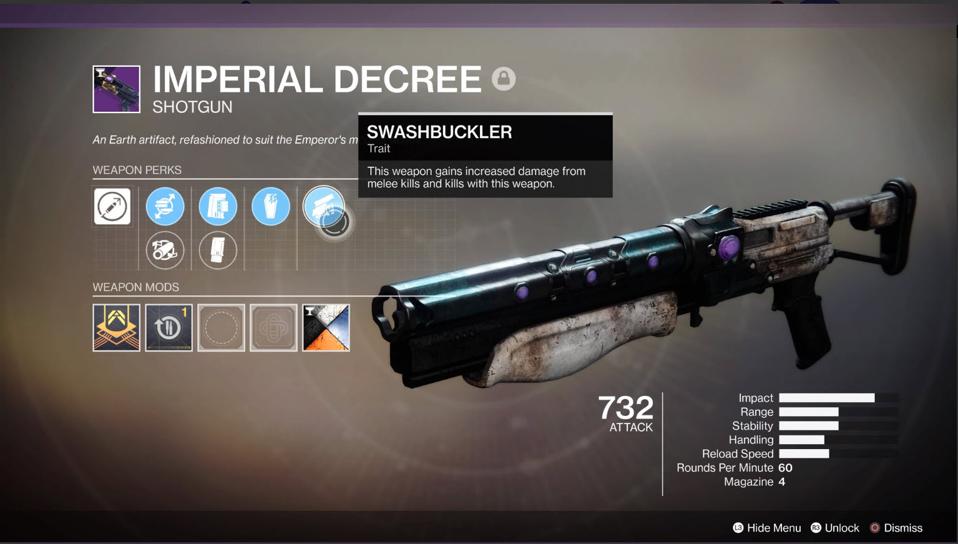The height and width of the screenshot is (544, 958).
Task: Toggle the lock icon beside Imperial Decree
Action: point(504,78)
